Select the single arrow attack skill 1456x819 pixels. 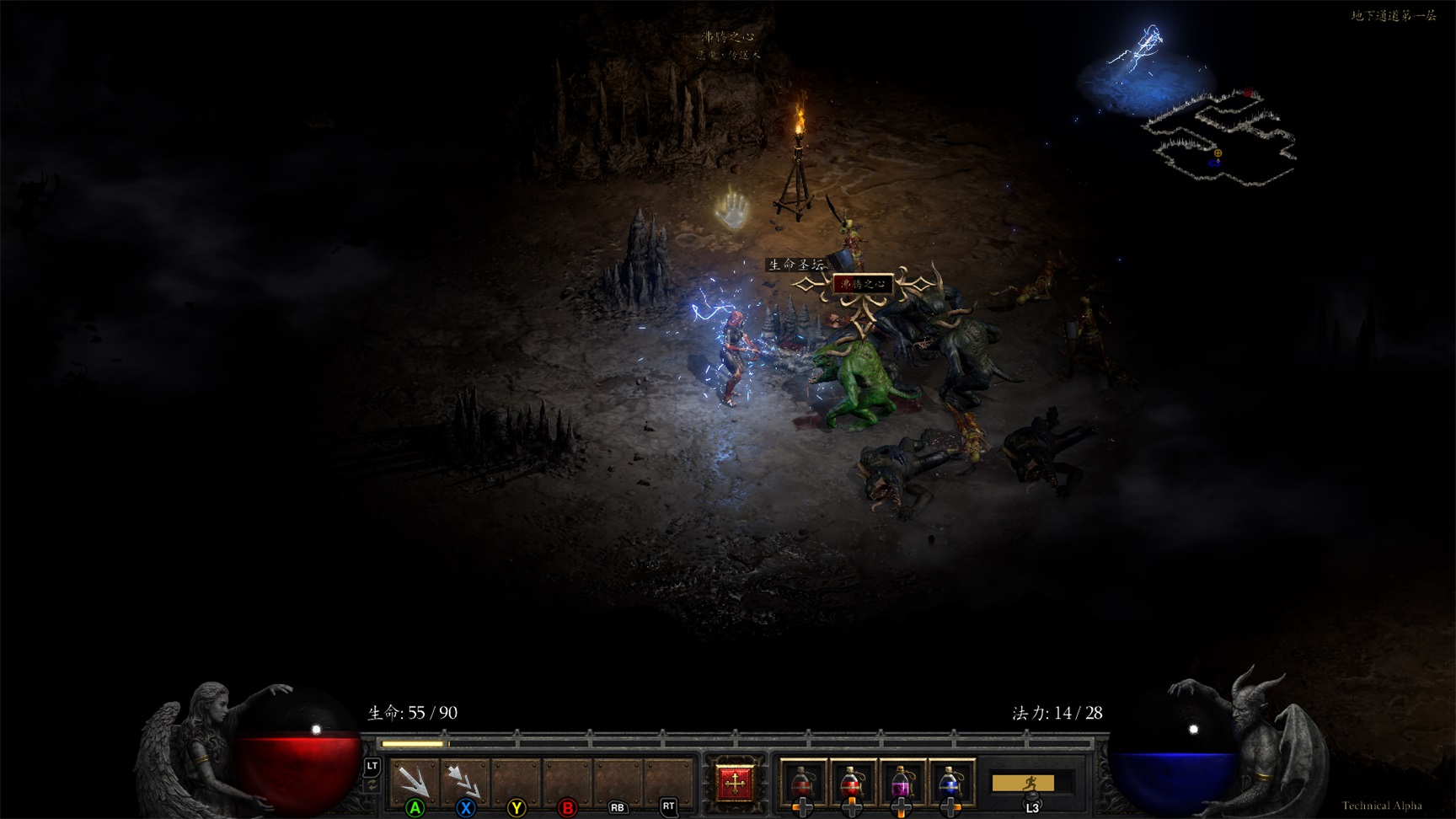[414, 781]
